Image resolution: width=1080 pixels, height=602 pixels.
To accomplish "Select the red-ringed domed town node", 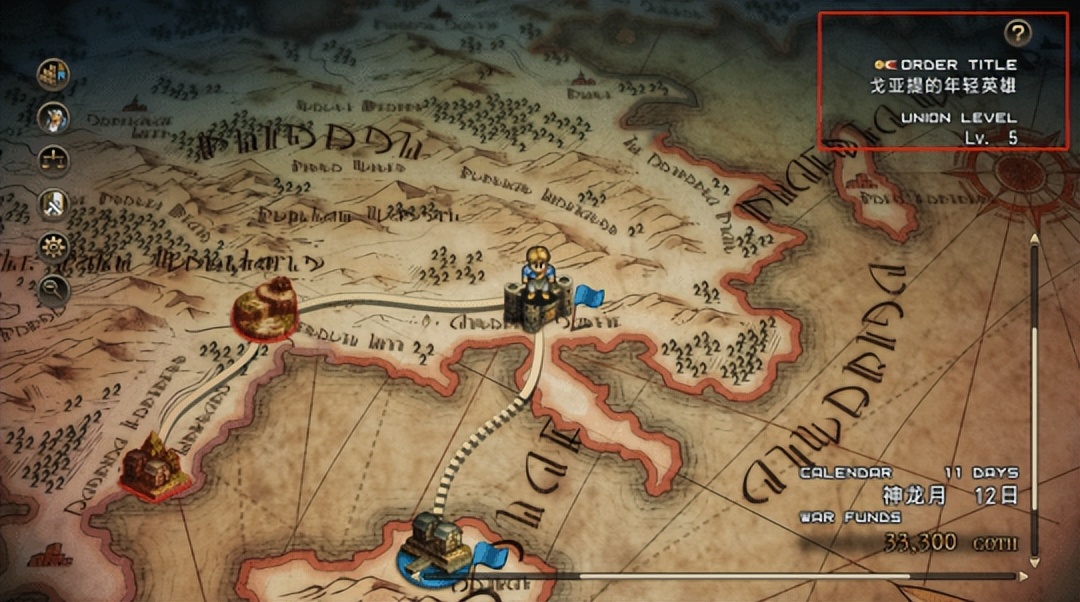I will point(266,306).
